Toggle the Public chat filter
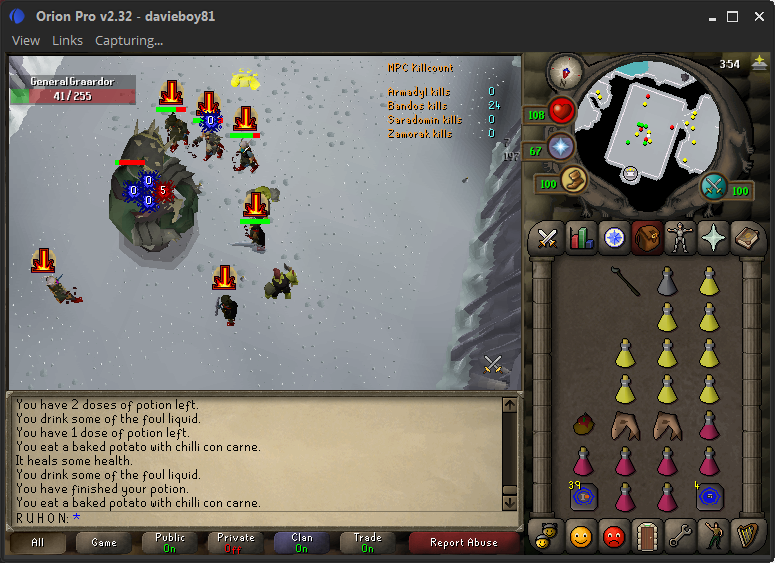This screenshot has height=563, width=775. pyautogui.click(x=170, y=542)
